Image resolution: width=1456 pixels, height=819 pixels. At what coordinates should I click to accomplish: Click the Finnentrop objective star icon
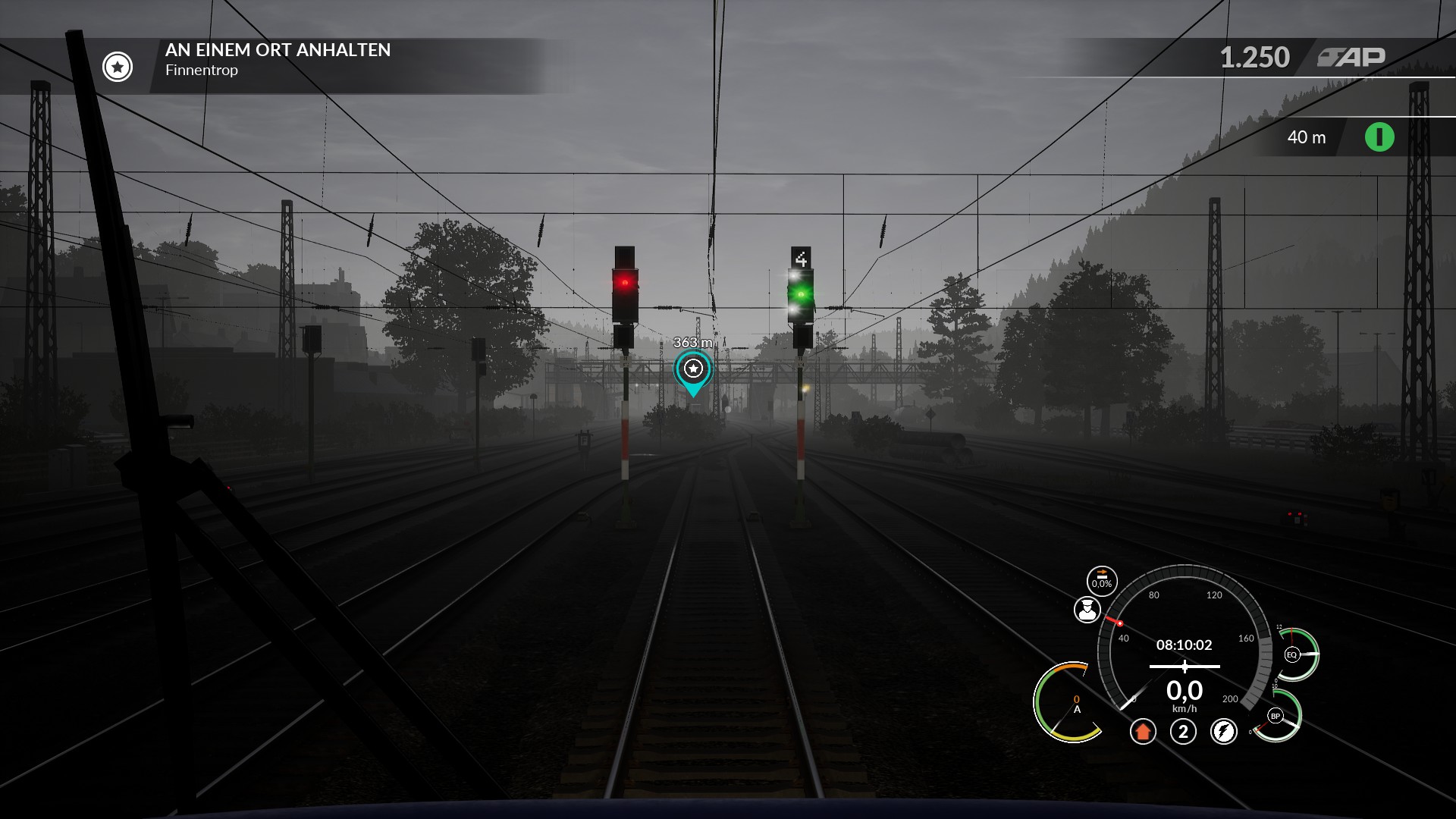[x=118, y=67]
